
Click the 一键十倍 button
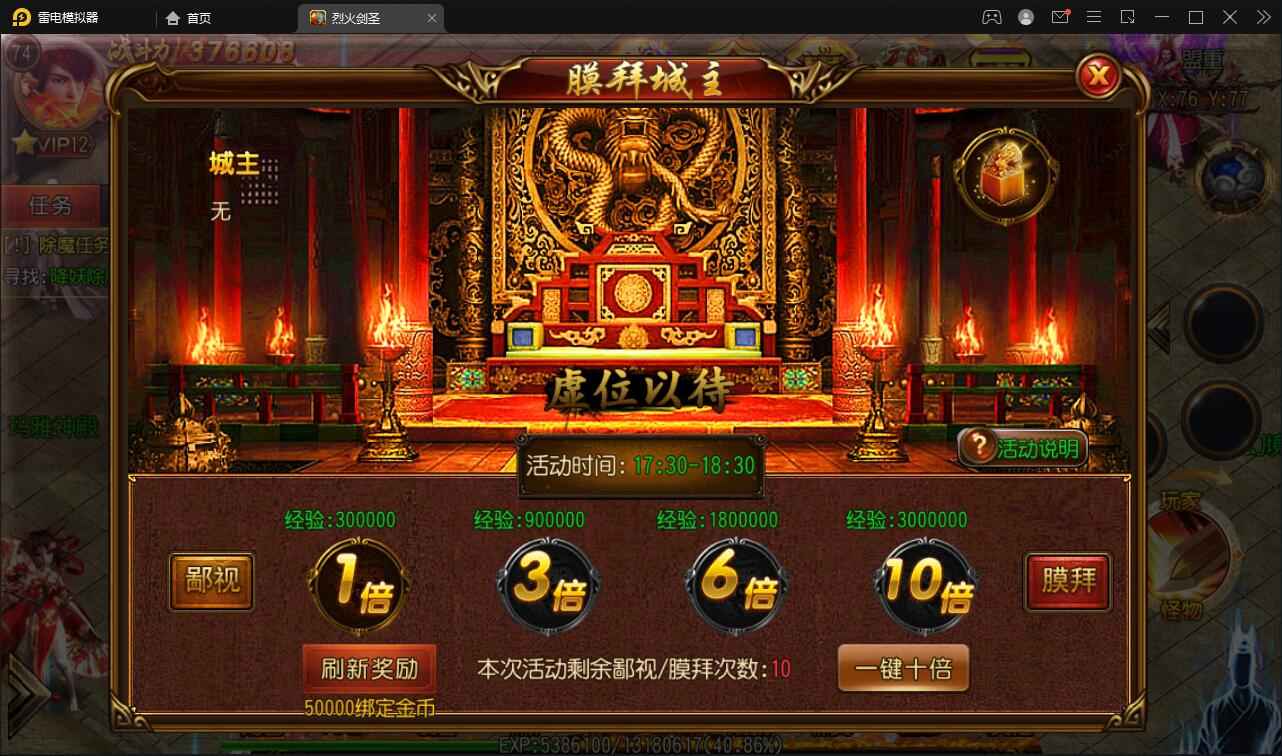tap(903, 668)
